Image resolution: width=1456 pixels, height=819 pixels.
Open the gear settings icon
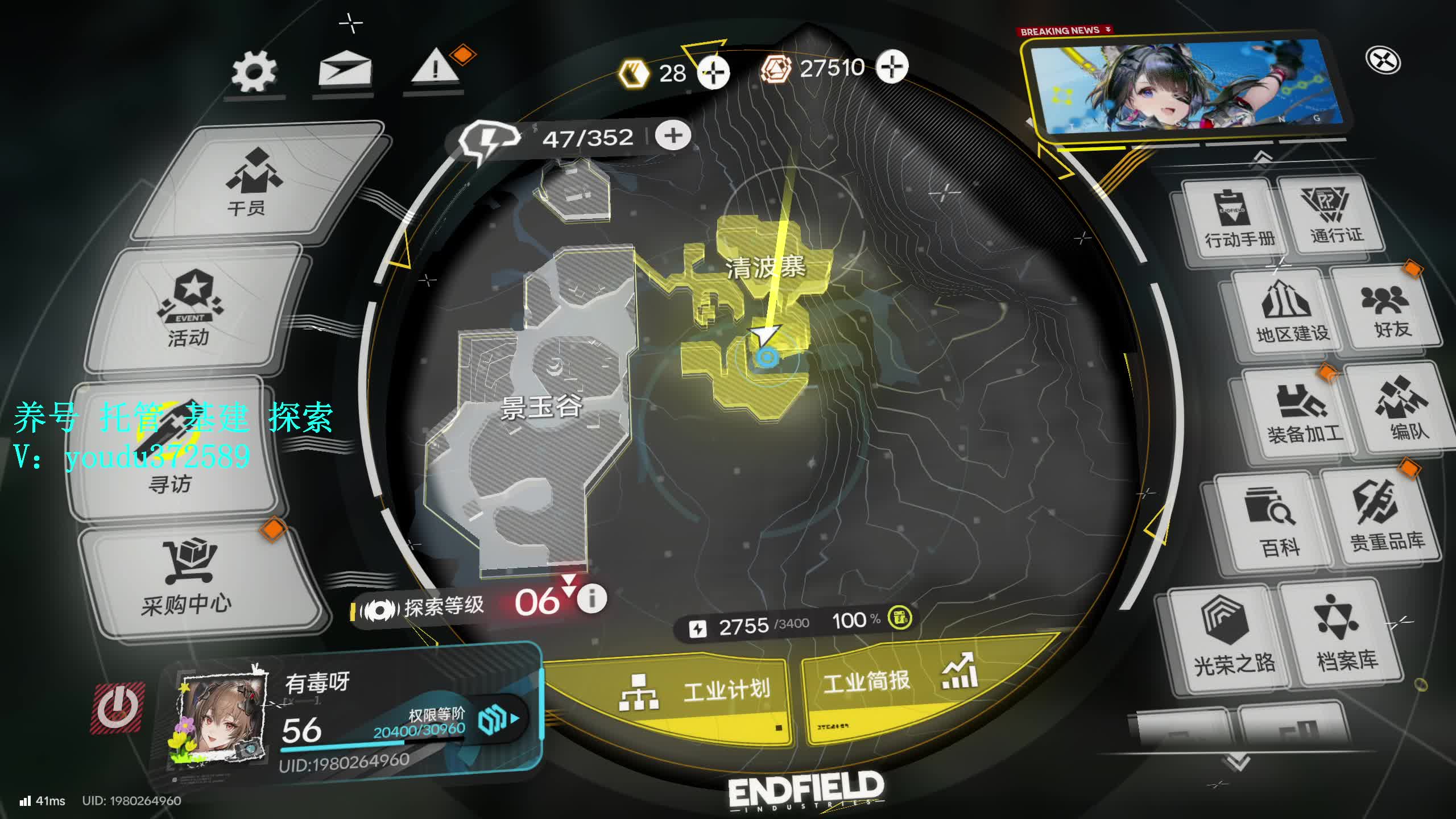[x=254, y=72]
